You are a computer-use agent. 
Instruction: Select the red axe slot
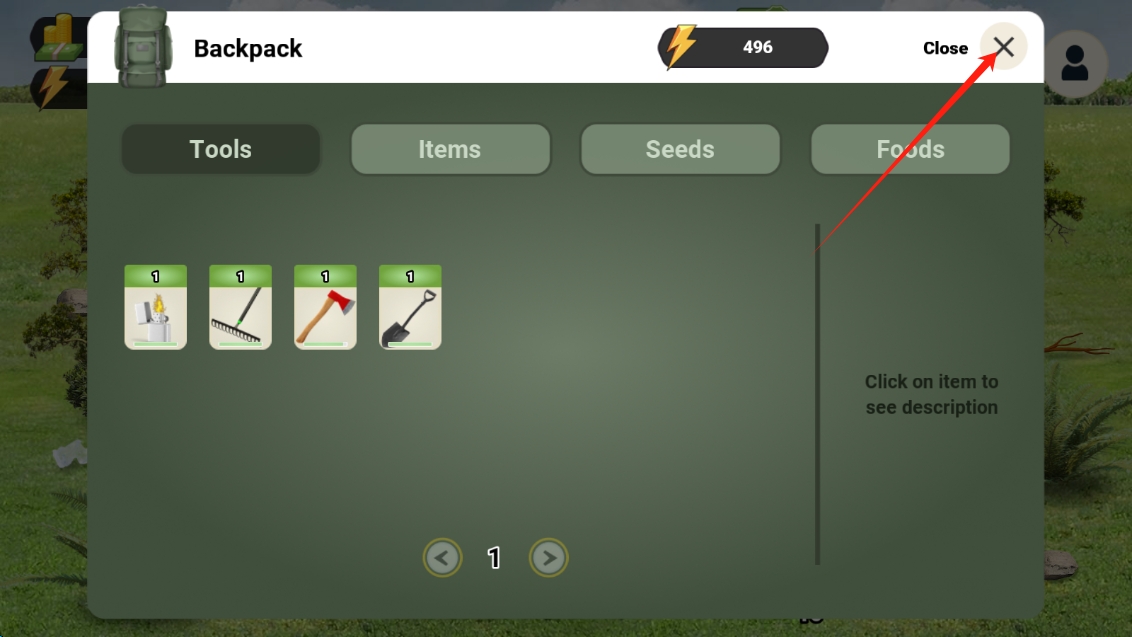pyautogui.click(x=325, y=308)
